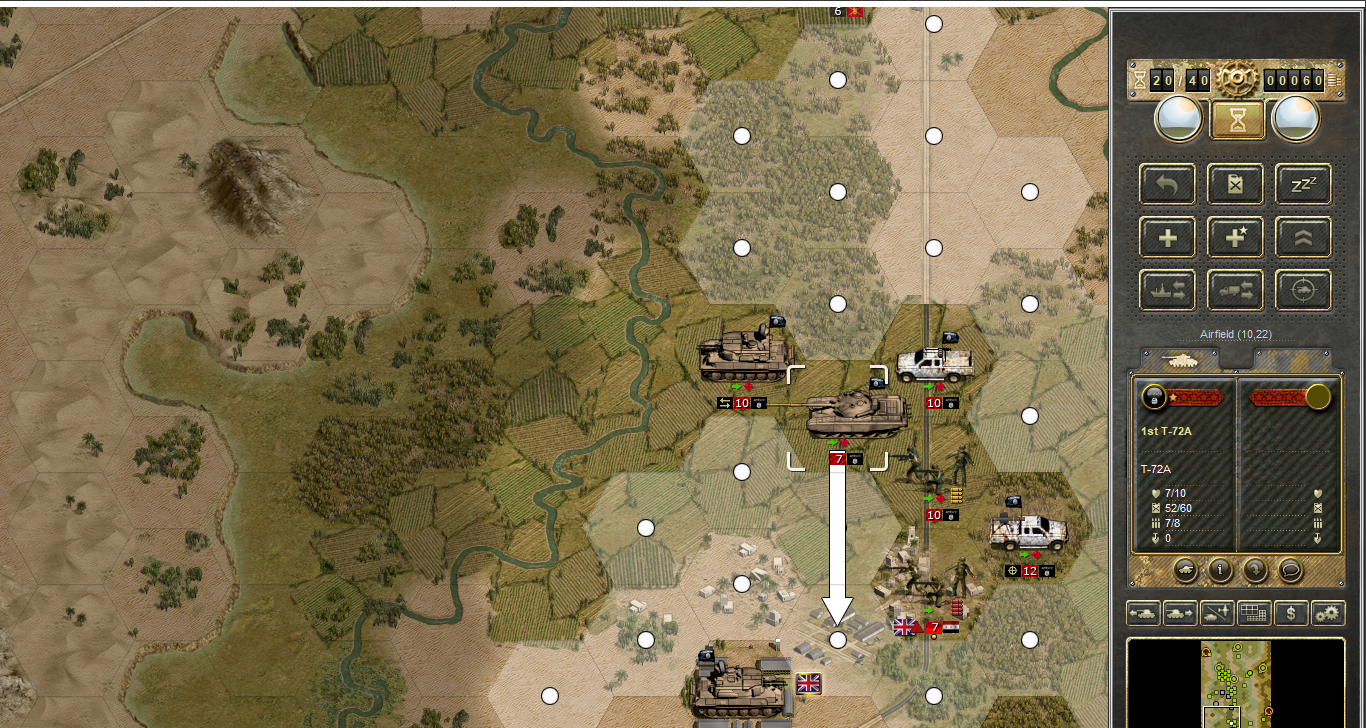
Task: Put the unit to sleep with the Zzz button
Action: pos(1303,183)
